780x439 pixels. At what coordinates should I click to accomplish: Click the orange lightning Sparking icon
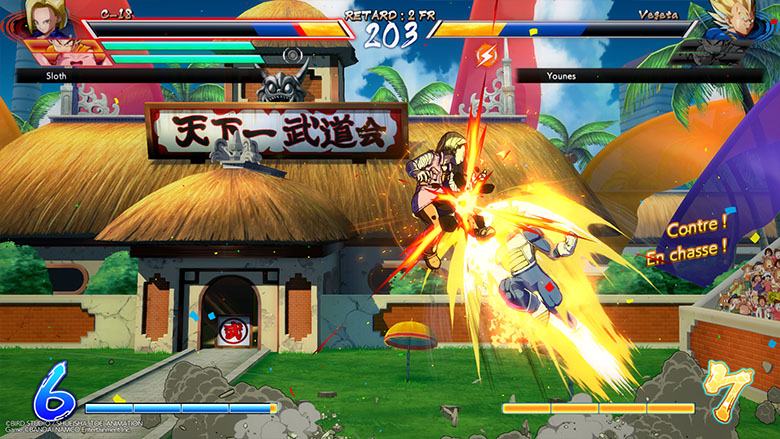point(487,52)
